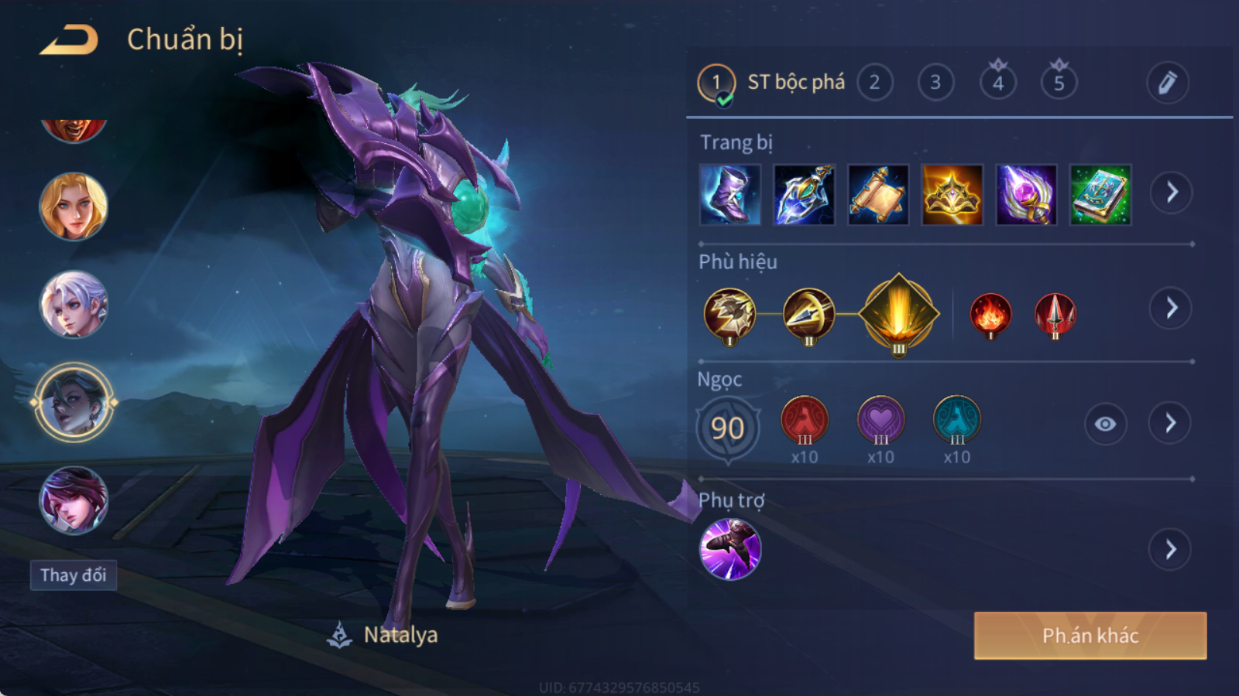Open the Ngọc rune details arrow
This screenshot has height=696, width=1239.
coord(1171,424)
